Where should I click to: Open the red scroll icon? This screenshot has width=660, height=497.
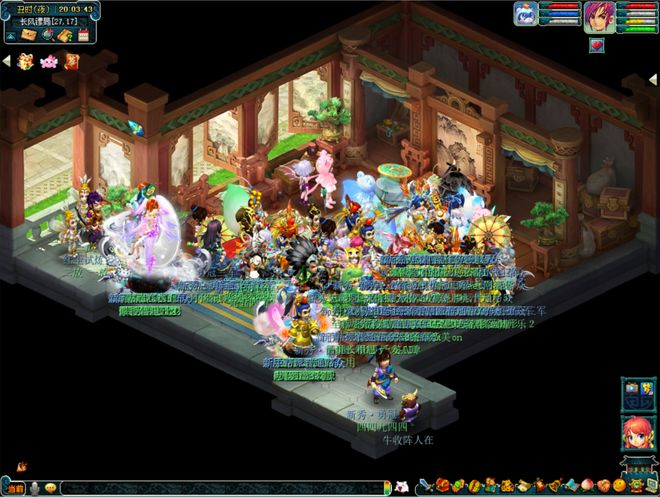71,61
